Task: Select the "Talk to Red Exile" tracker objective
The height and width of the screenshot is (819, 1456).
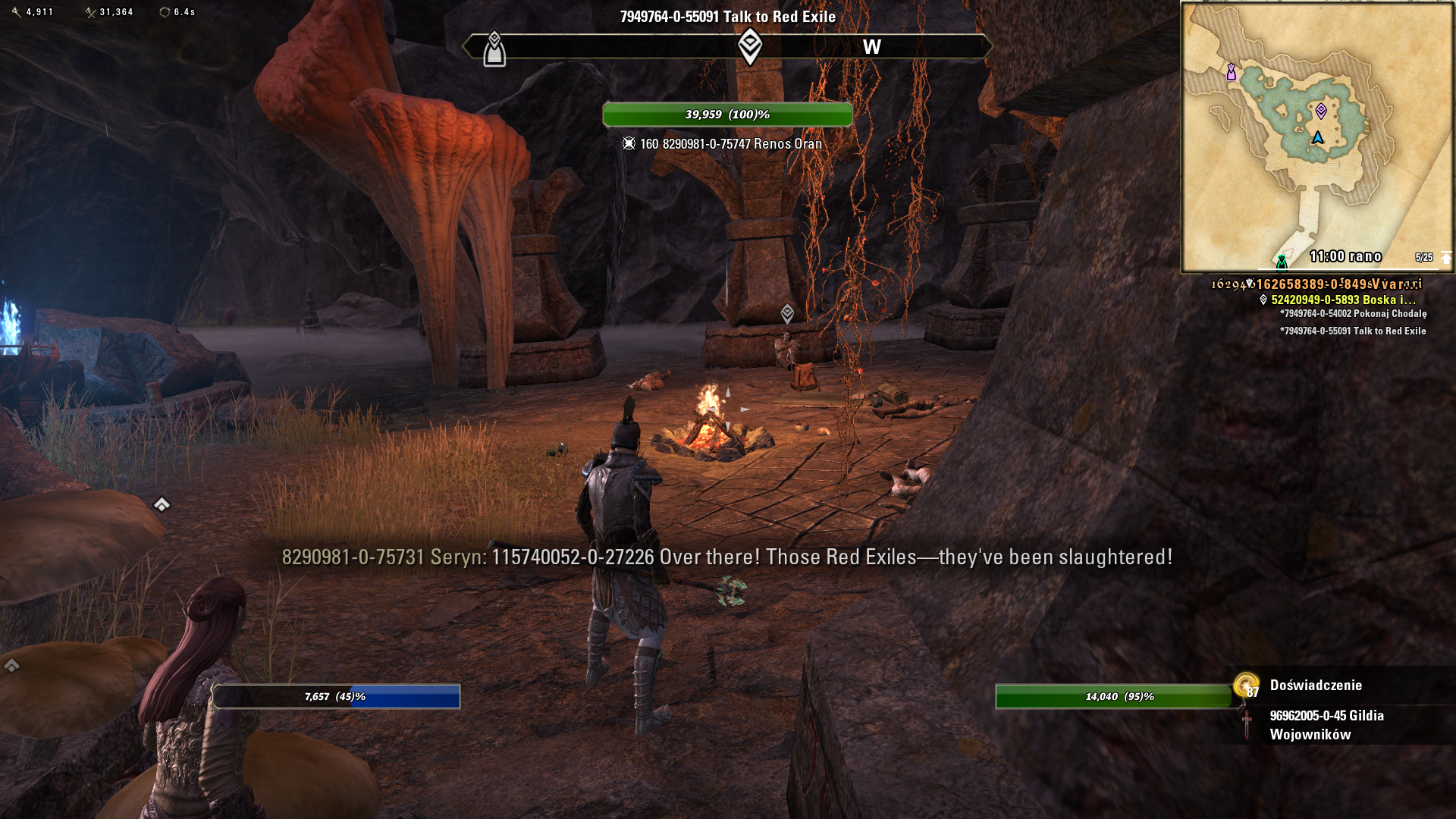Action: tap(1353, 331)
